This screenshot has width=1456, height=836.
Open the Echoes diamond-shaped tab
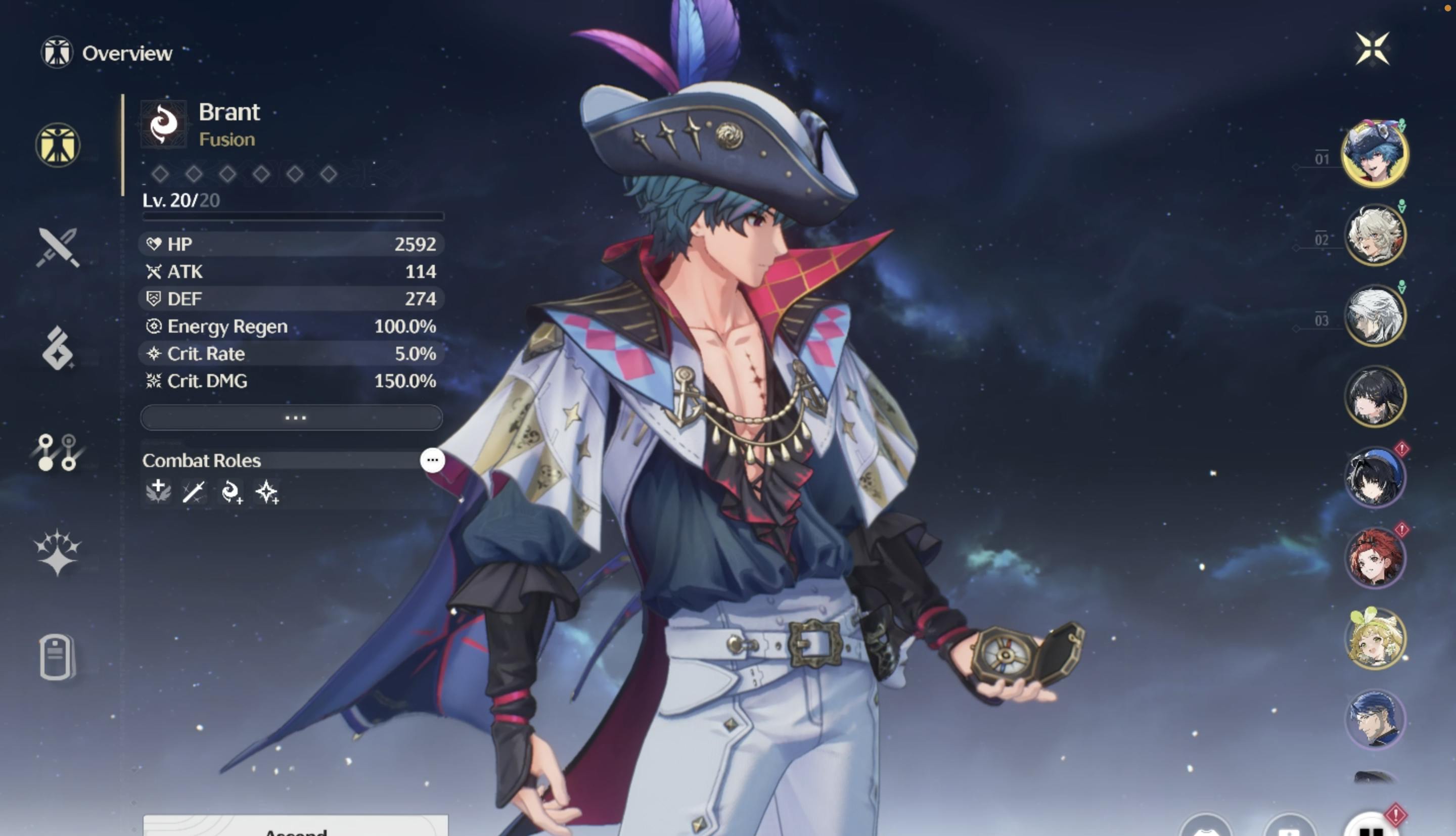tap(58, 349)
